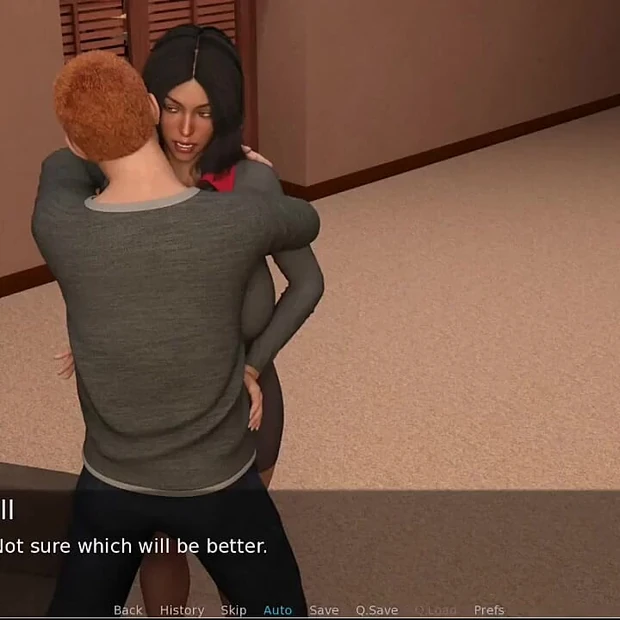This screenshot has width=620, height=620.
Task: Skip through the dialogue
Action: coord(233,610)
